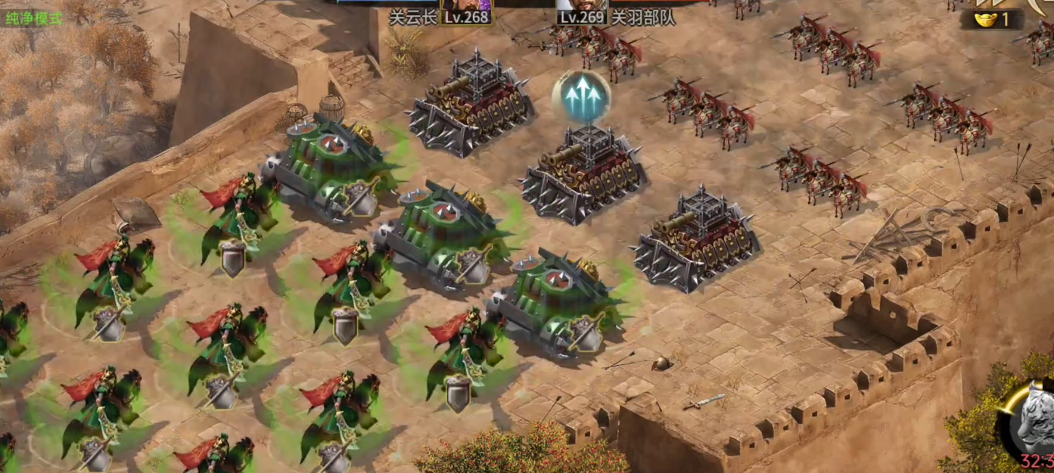Toggle the 纯净模式 label

click(33, 18)
